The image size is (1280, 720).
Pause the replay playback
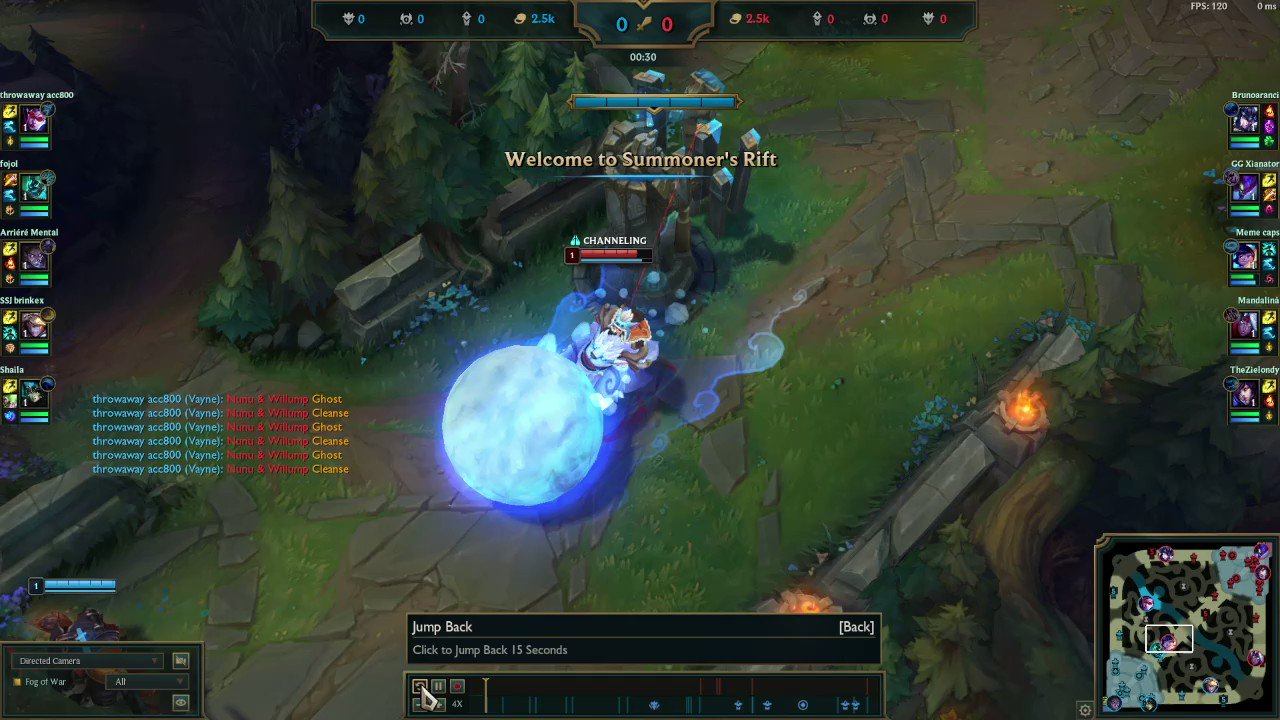click(x=438, y=686)
